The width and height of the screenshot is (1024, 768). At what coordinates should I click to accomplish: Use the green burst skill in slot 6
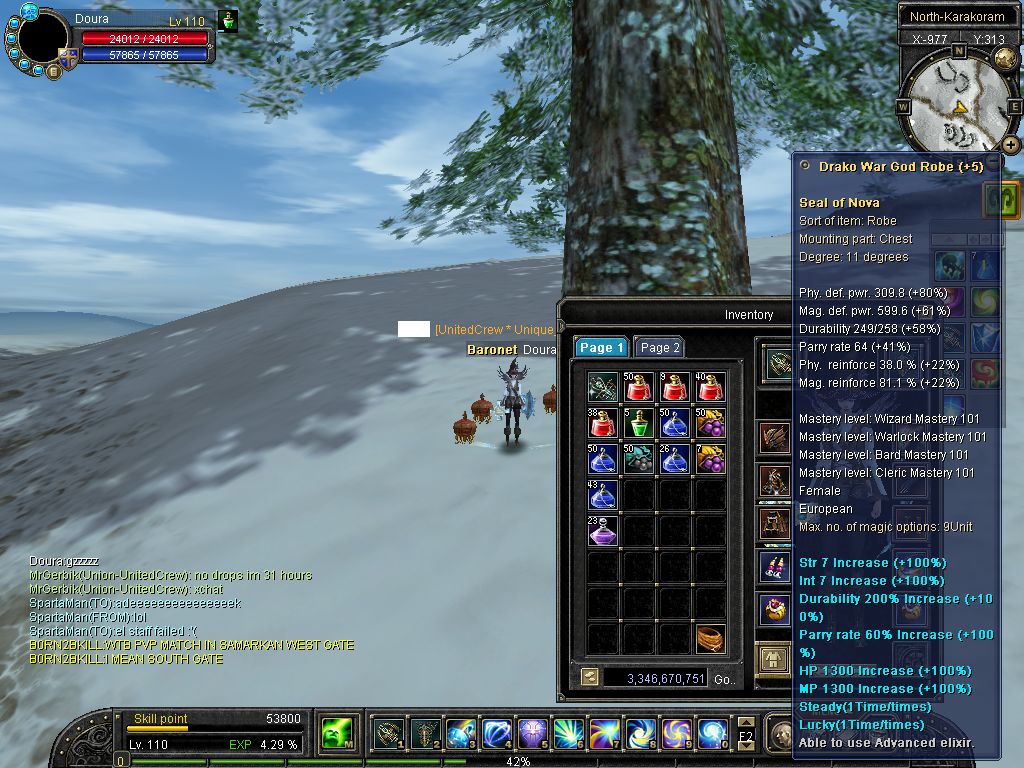pos(568,734)
